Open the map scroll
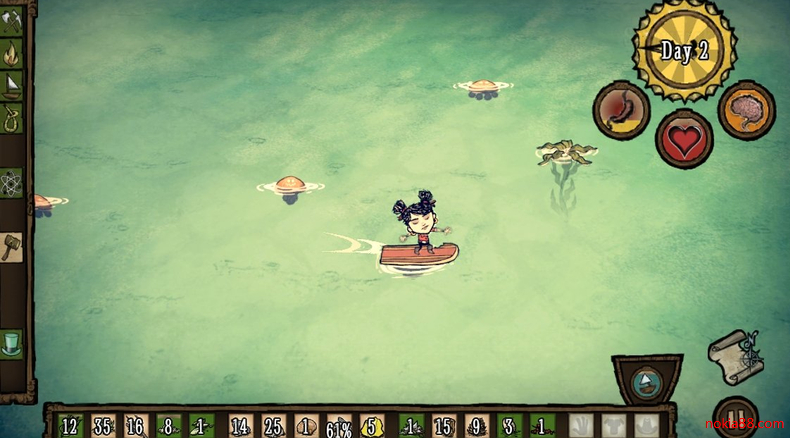The image size is (790, 438). [736, 354]
